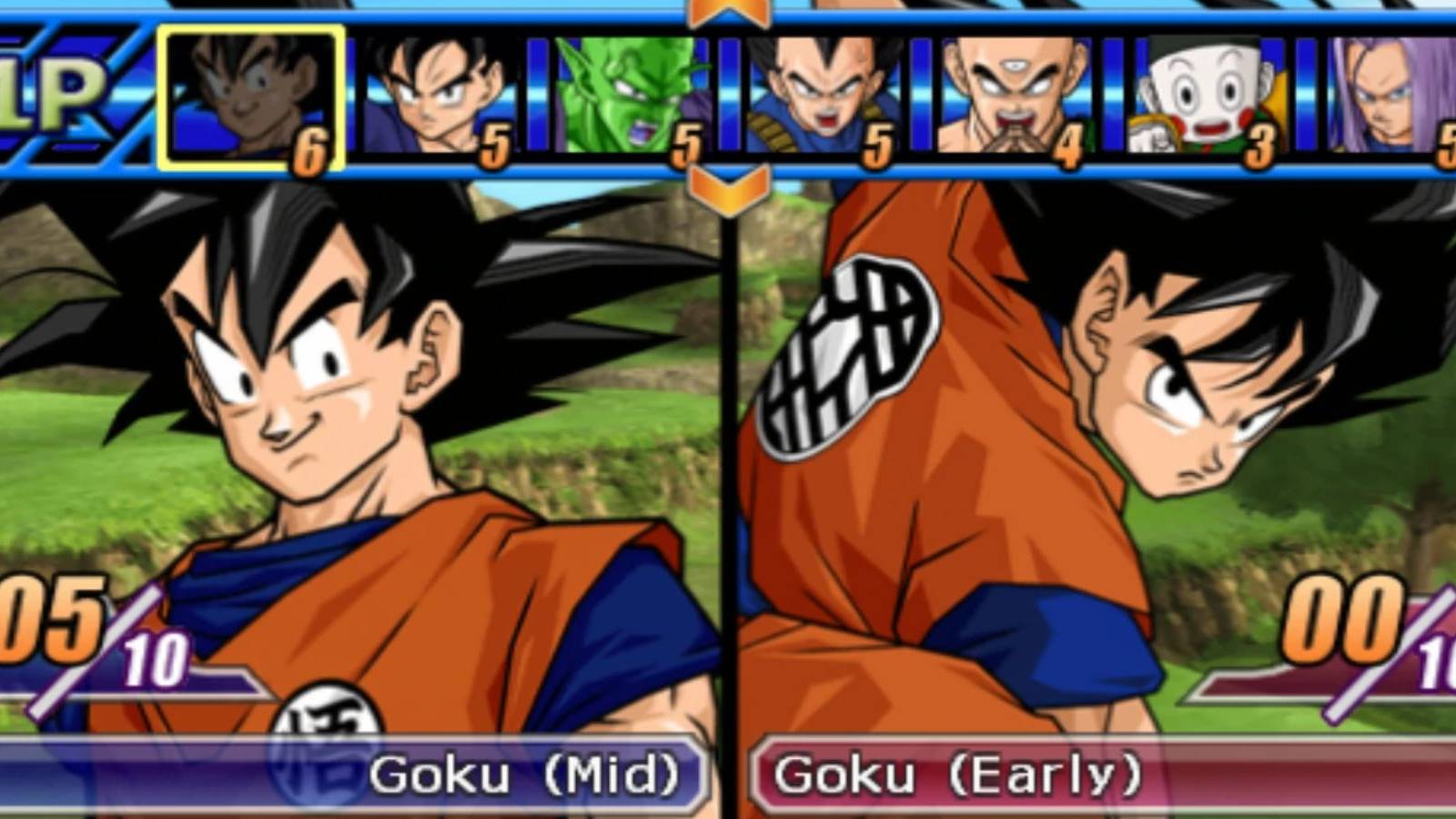Select Piccolo's roster portrait

[623, 96]
